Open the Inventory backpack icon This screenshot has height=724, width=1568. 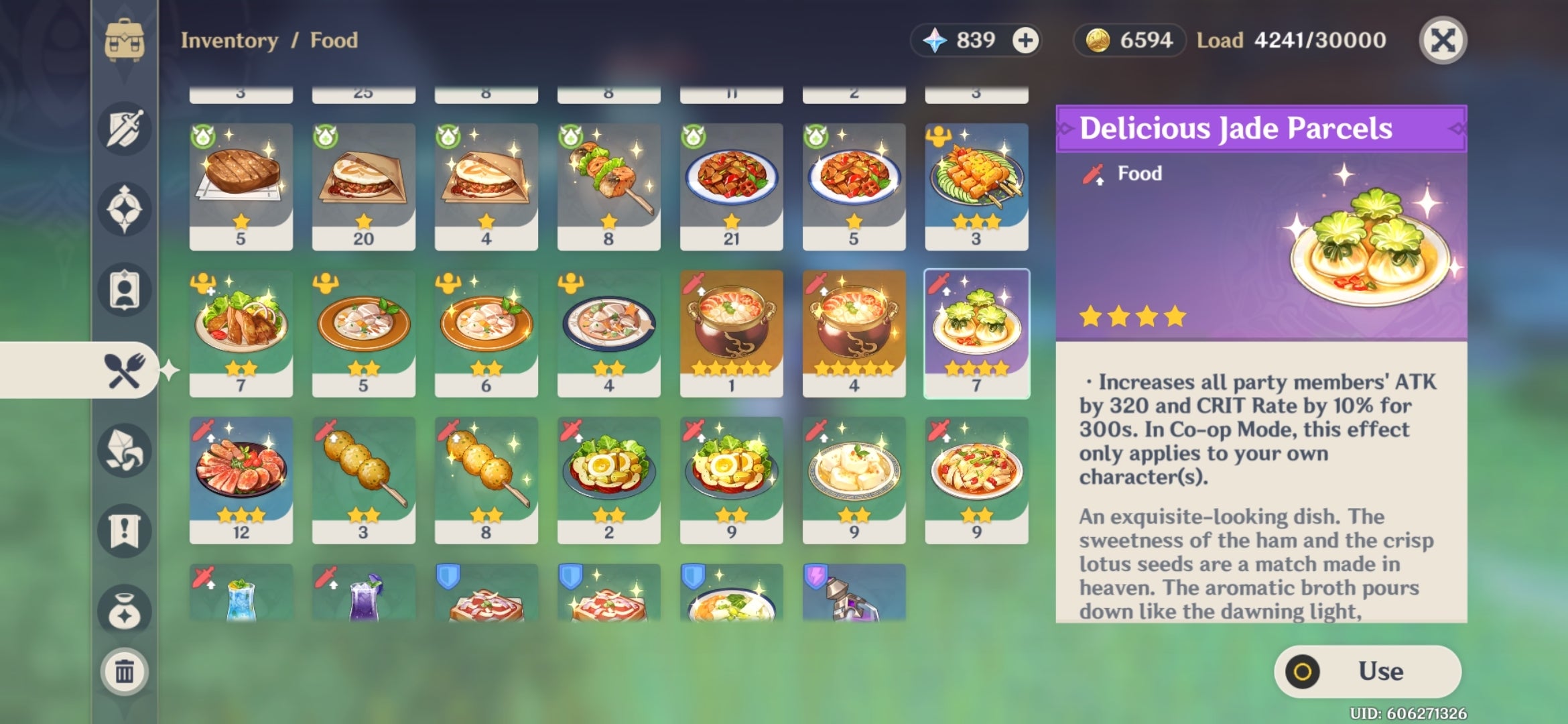tap(124, 40)
